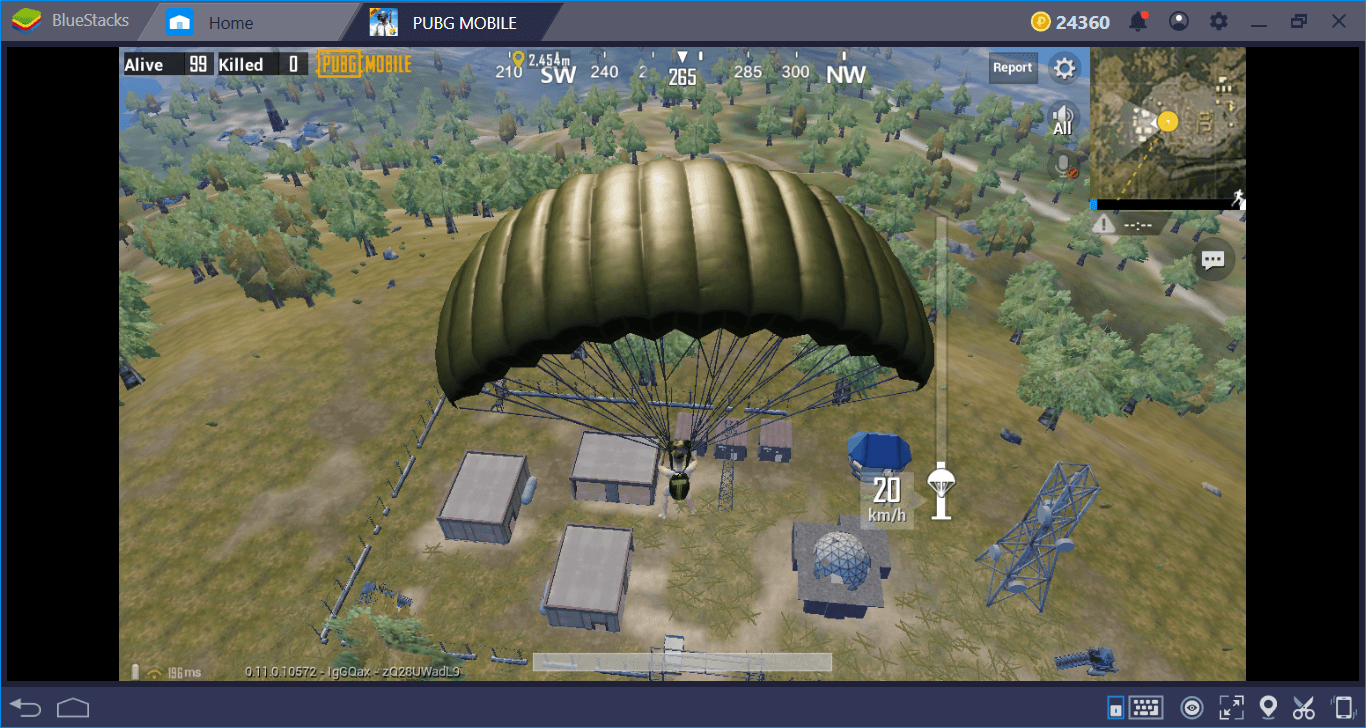Open the BlueStacks account profile icon

pos(1179,21)
